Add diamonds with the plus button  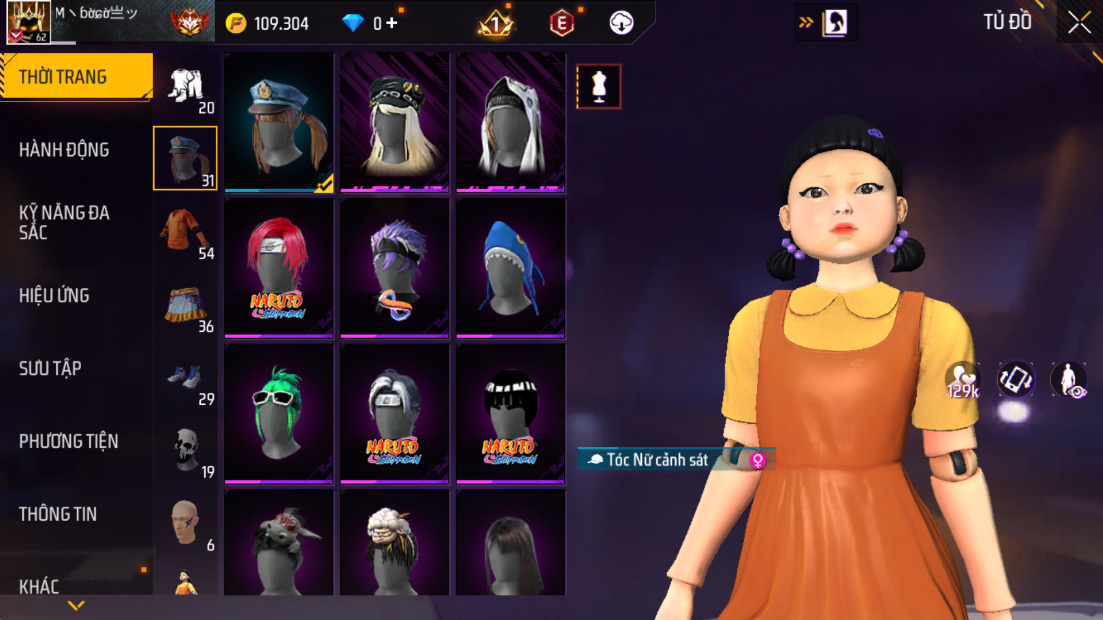[392, 23]
